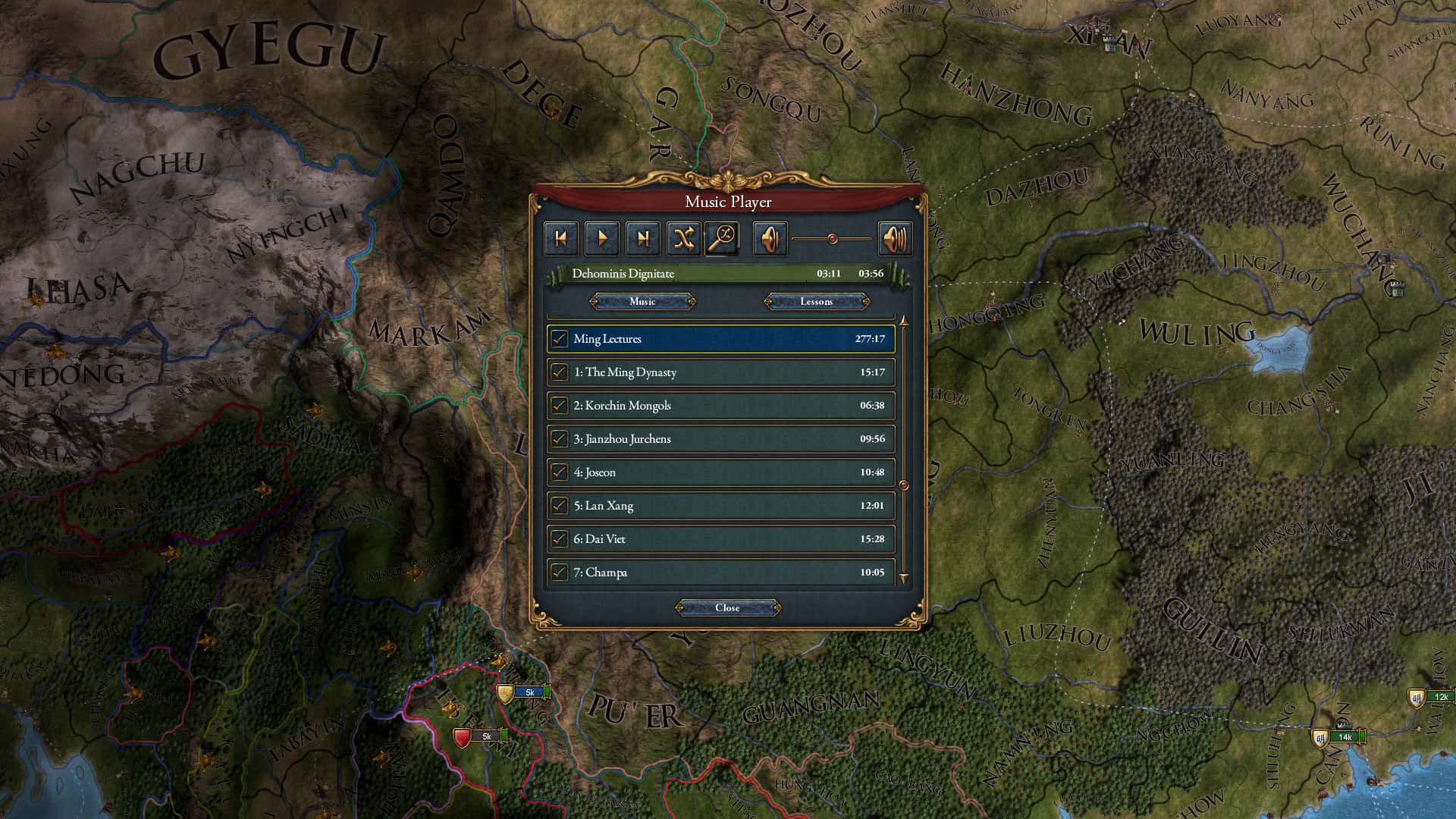Enable shuffle playback mode
The image size is (1456, 819).
683,237
